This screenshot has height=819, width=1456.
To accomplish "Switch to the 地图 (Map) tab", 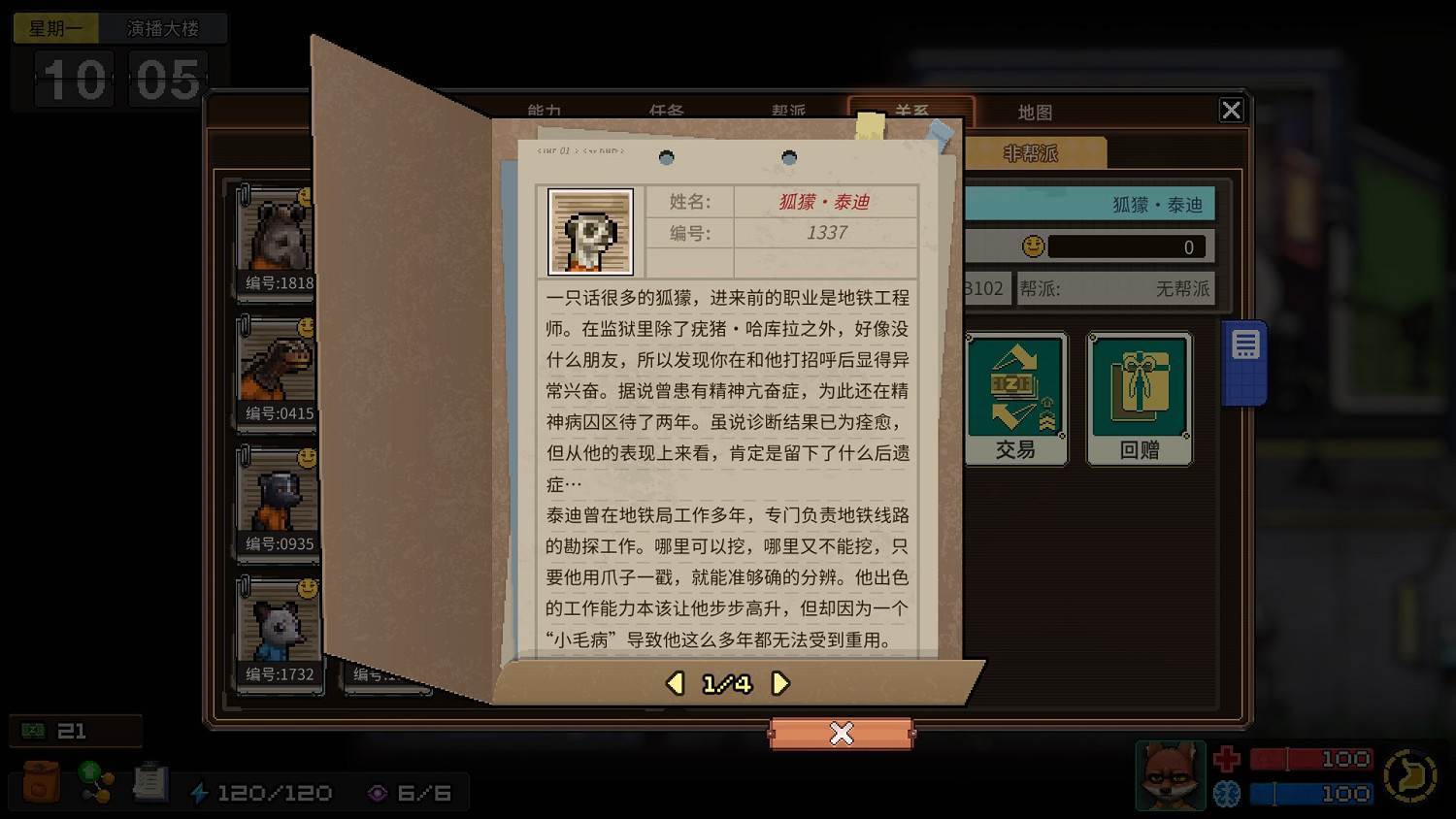I will 1035,112.
